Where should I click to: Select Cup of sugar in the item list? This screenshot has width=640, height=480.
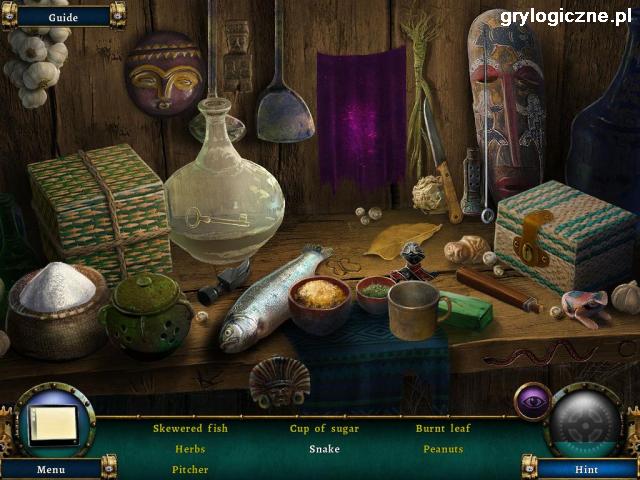tap(324, 429)
